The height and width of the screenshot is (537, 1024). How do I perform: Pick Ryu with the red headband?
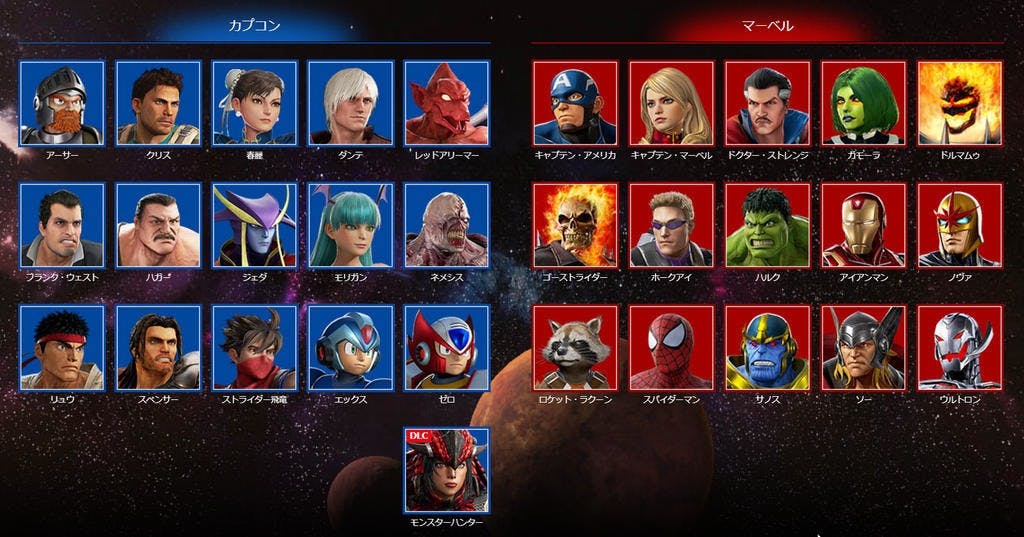pyautogui.click(x=62, y=348)
